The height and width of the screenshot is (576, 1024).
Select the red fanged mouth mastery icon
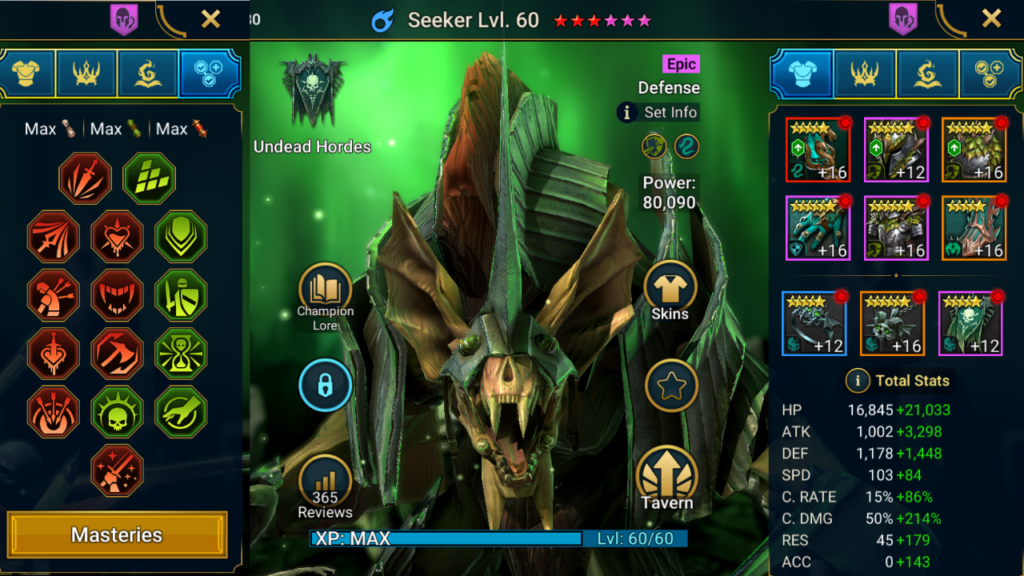pos(117,296)
